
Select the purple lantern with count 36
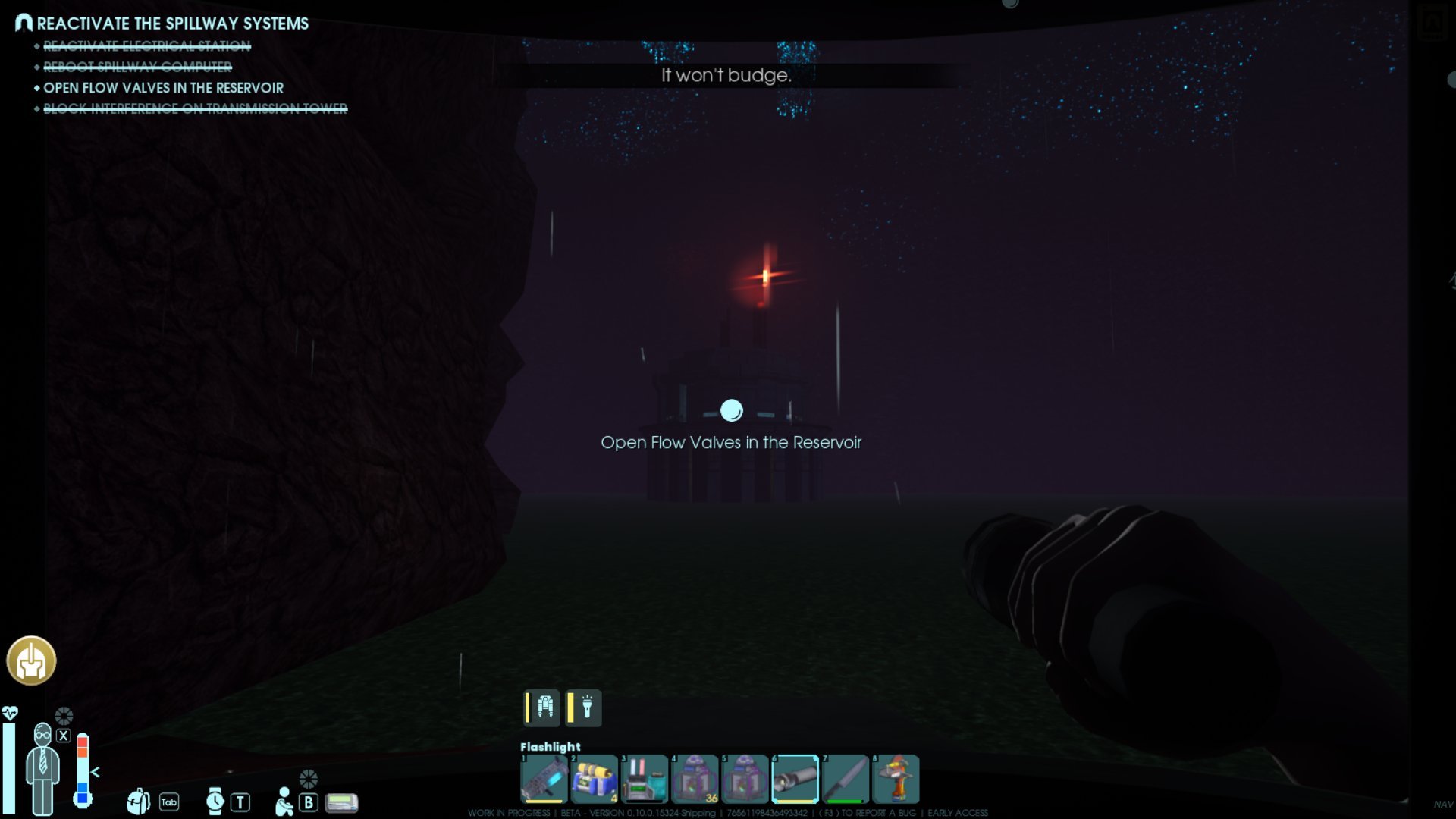pos(695,779)
